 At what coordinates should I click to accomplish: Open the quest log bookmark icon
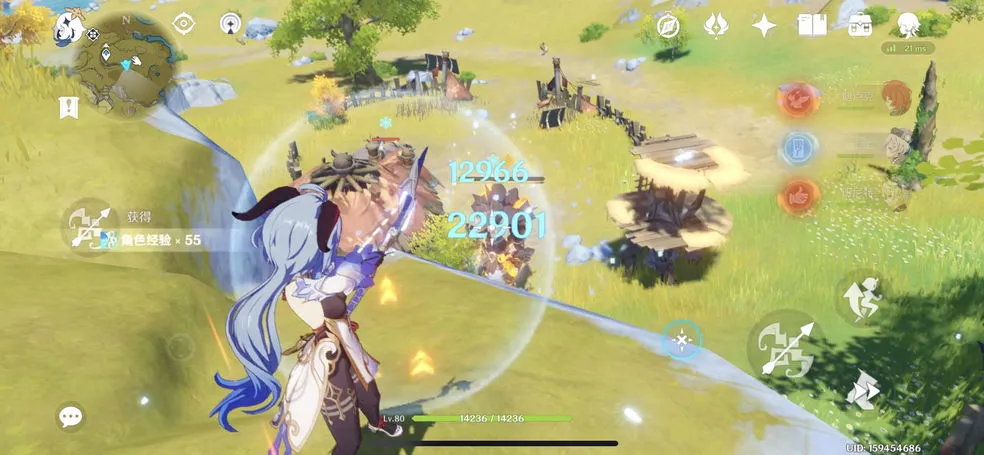[69, 107]
